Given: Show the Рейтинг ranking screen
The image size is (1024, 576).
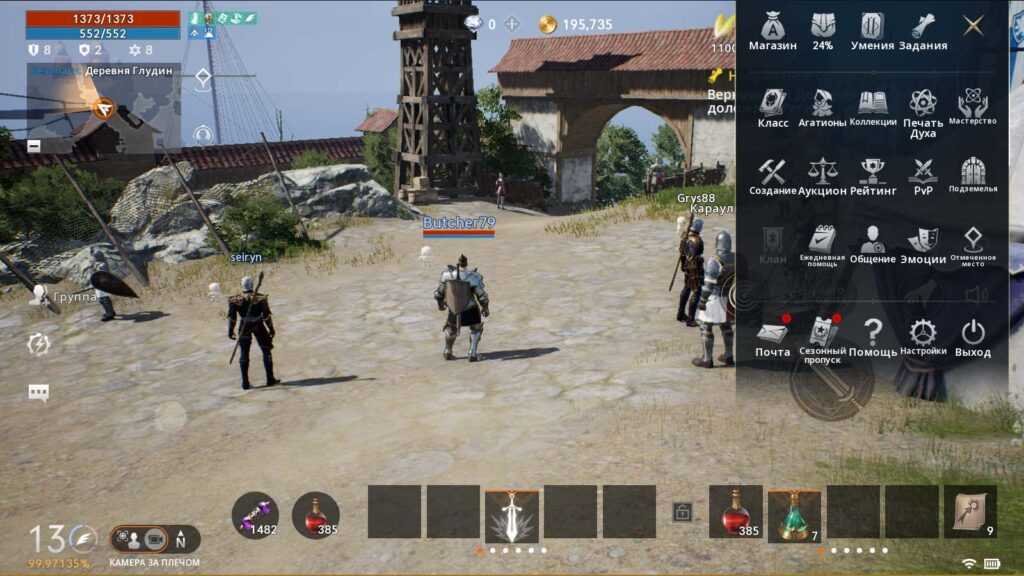Looking at the screenshot, I should (873, 176).
